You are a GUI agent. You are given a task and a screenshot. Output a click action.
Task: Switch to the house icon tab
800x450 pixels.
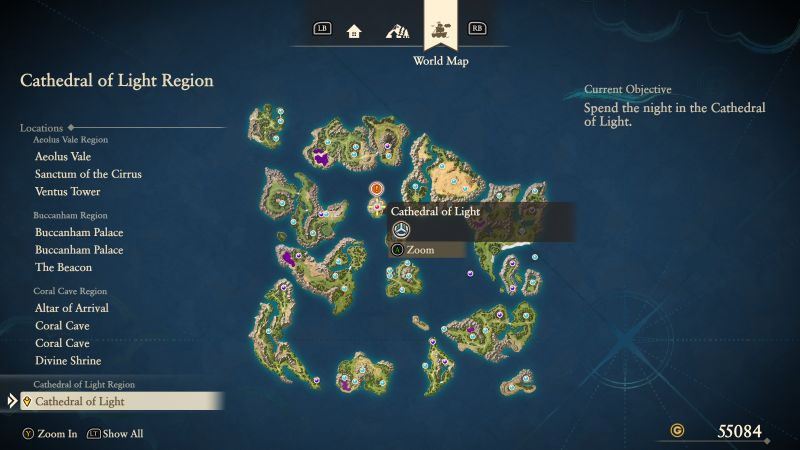click(x=354, y=30)
